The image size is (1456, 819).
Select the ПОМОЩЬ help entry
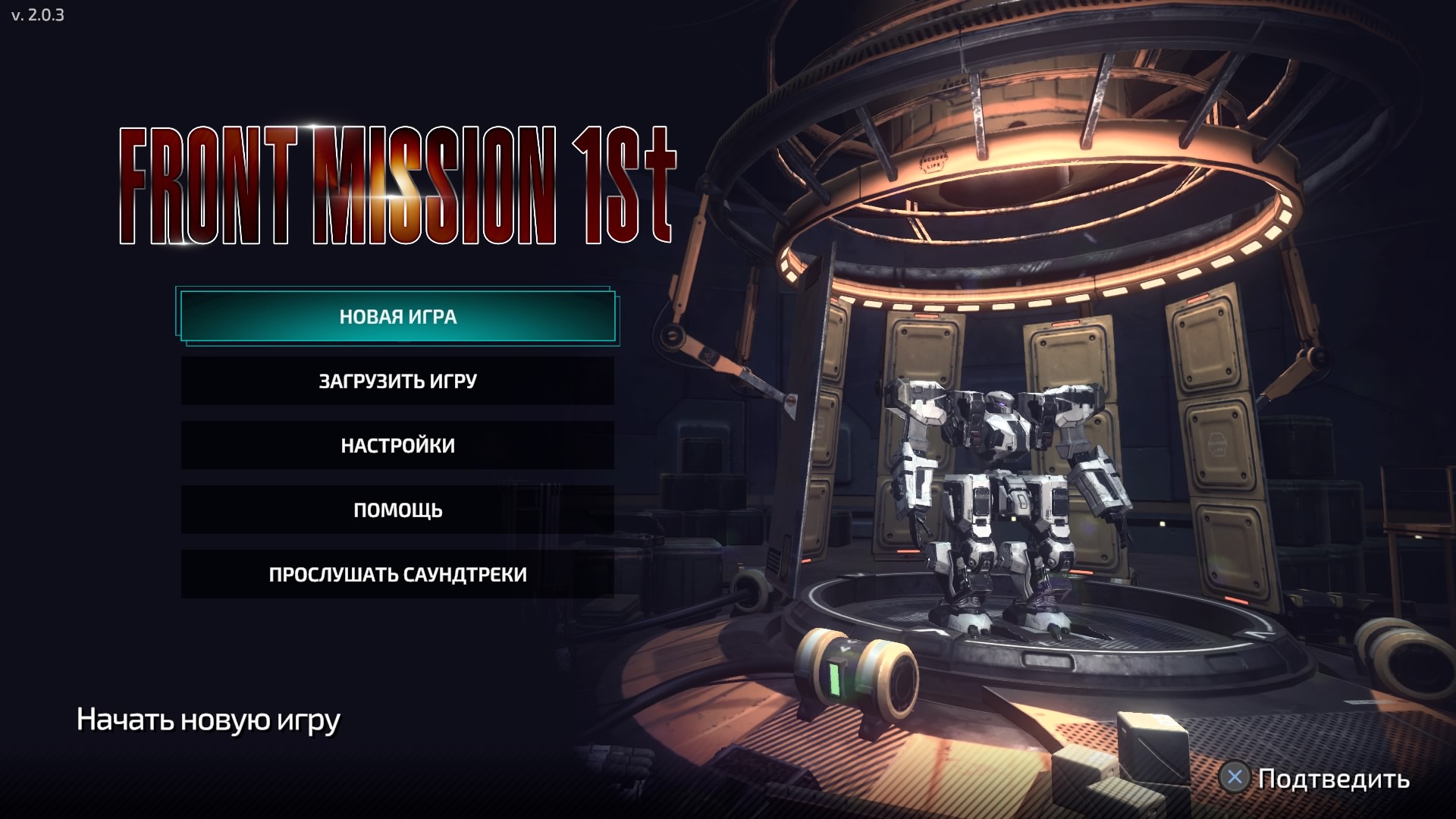click(x=397, y=510)
